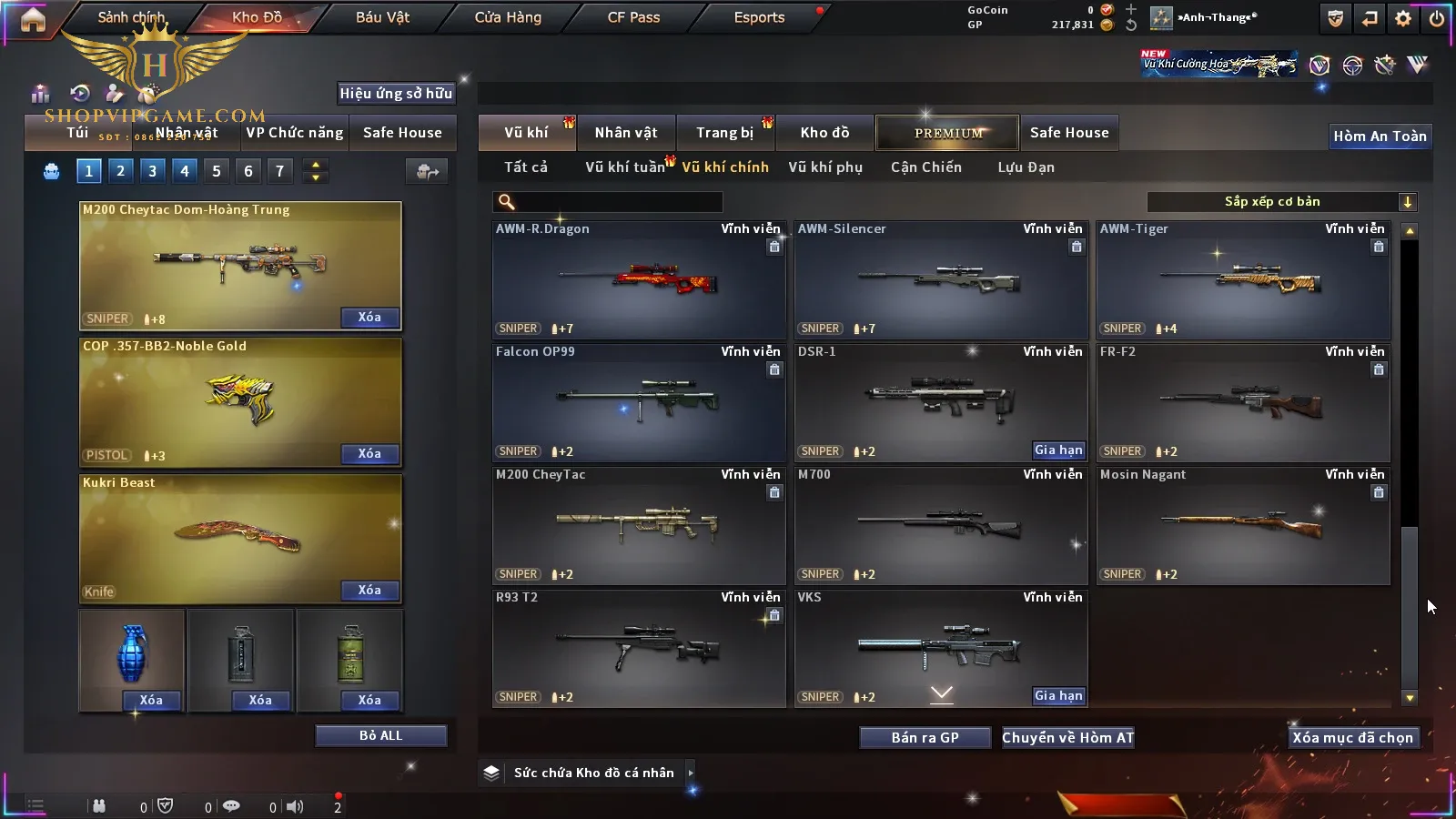The width and height of the screenshot is (1456, 819).
Task: Switch to bag slot 3
Action: coord(152,171)
